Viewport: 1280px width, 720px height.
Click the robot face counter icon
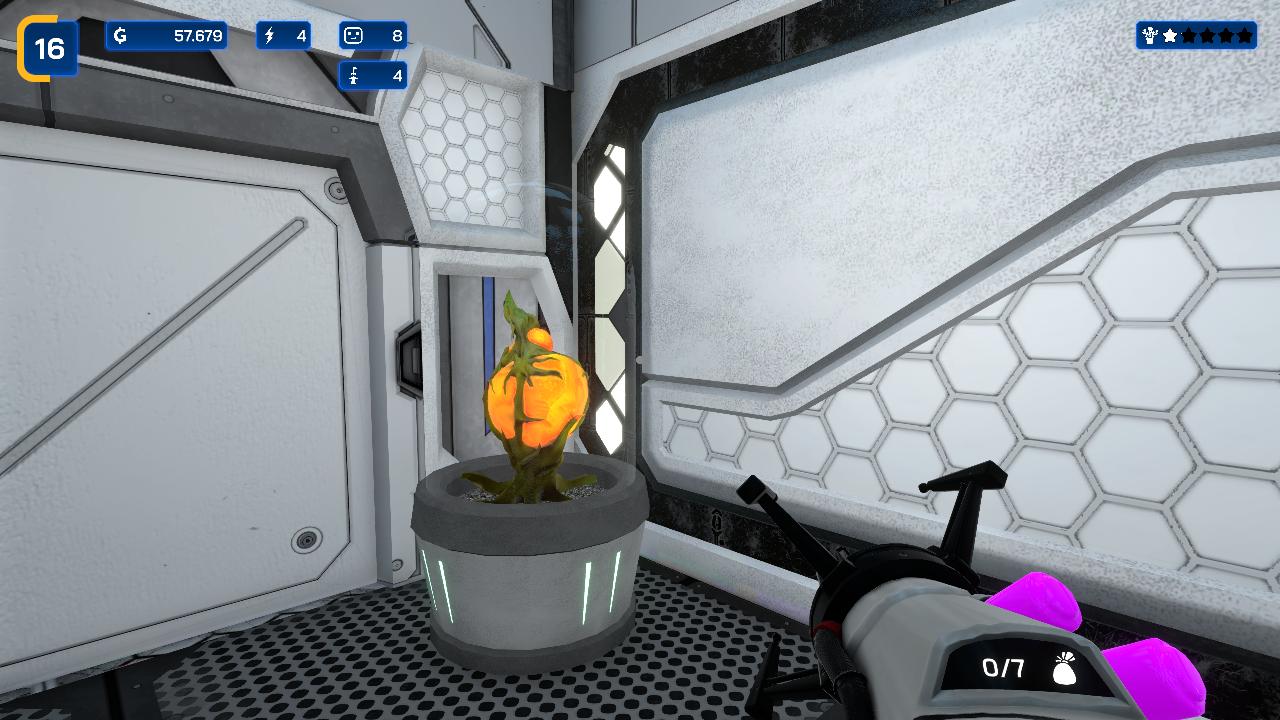tap(355, 34)
